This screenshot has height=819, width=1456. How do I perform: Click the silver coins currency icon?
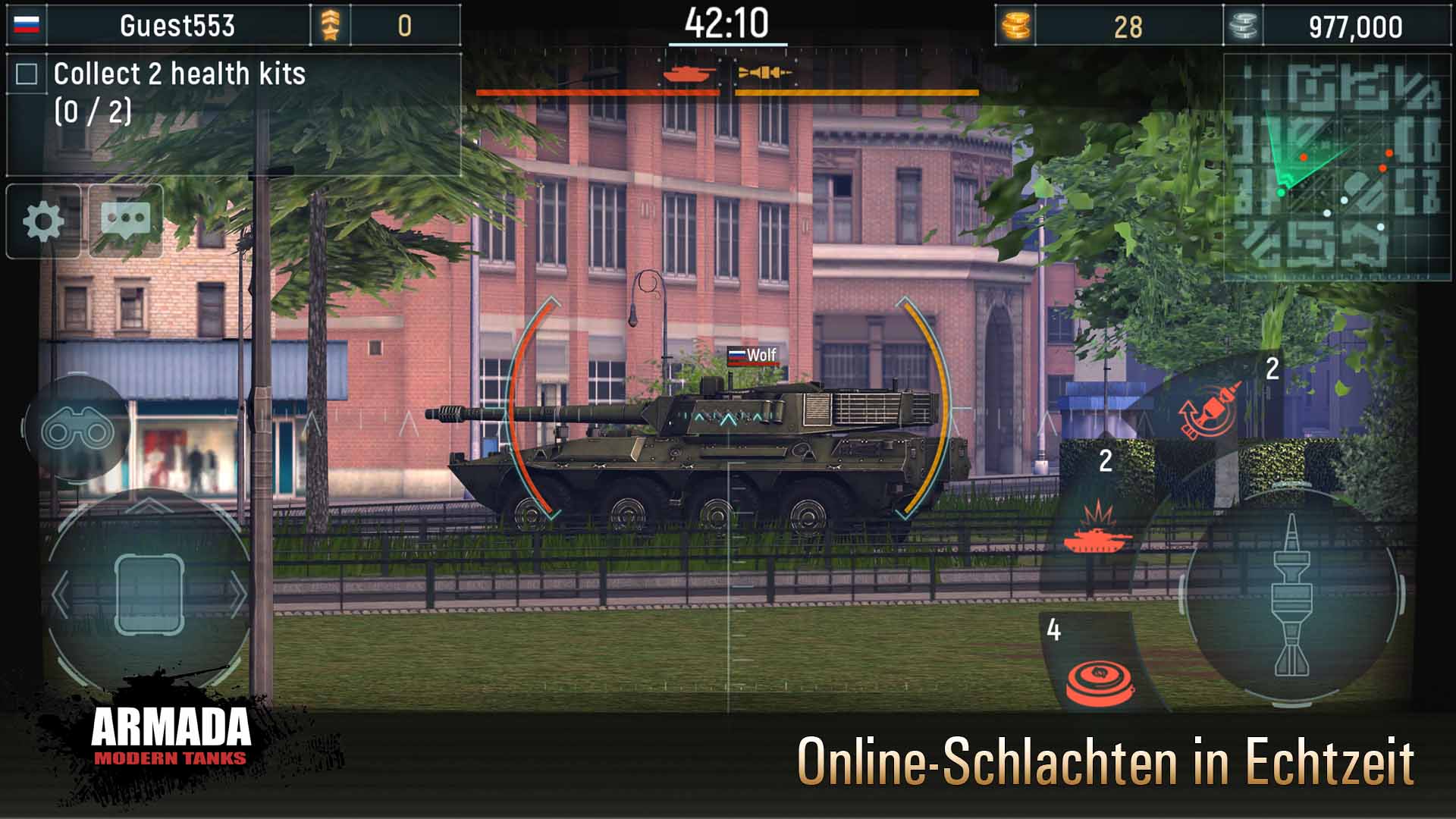click(x=1243, y=27)
